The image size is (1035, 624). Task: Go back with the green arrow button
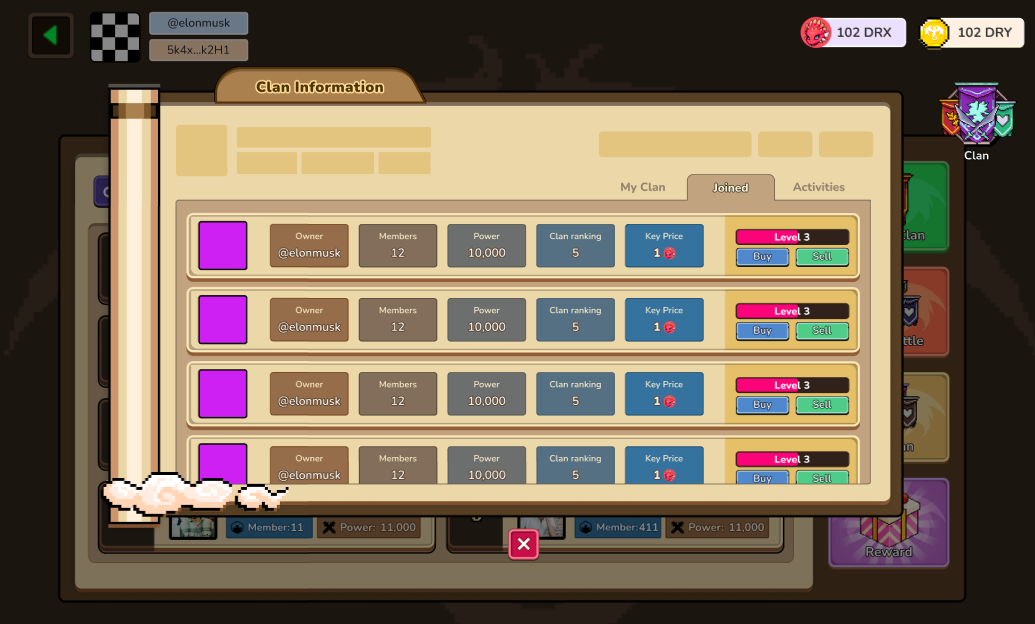pyautogui.click(x=50, y=36)
